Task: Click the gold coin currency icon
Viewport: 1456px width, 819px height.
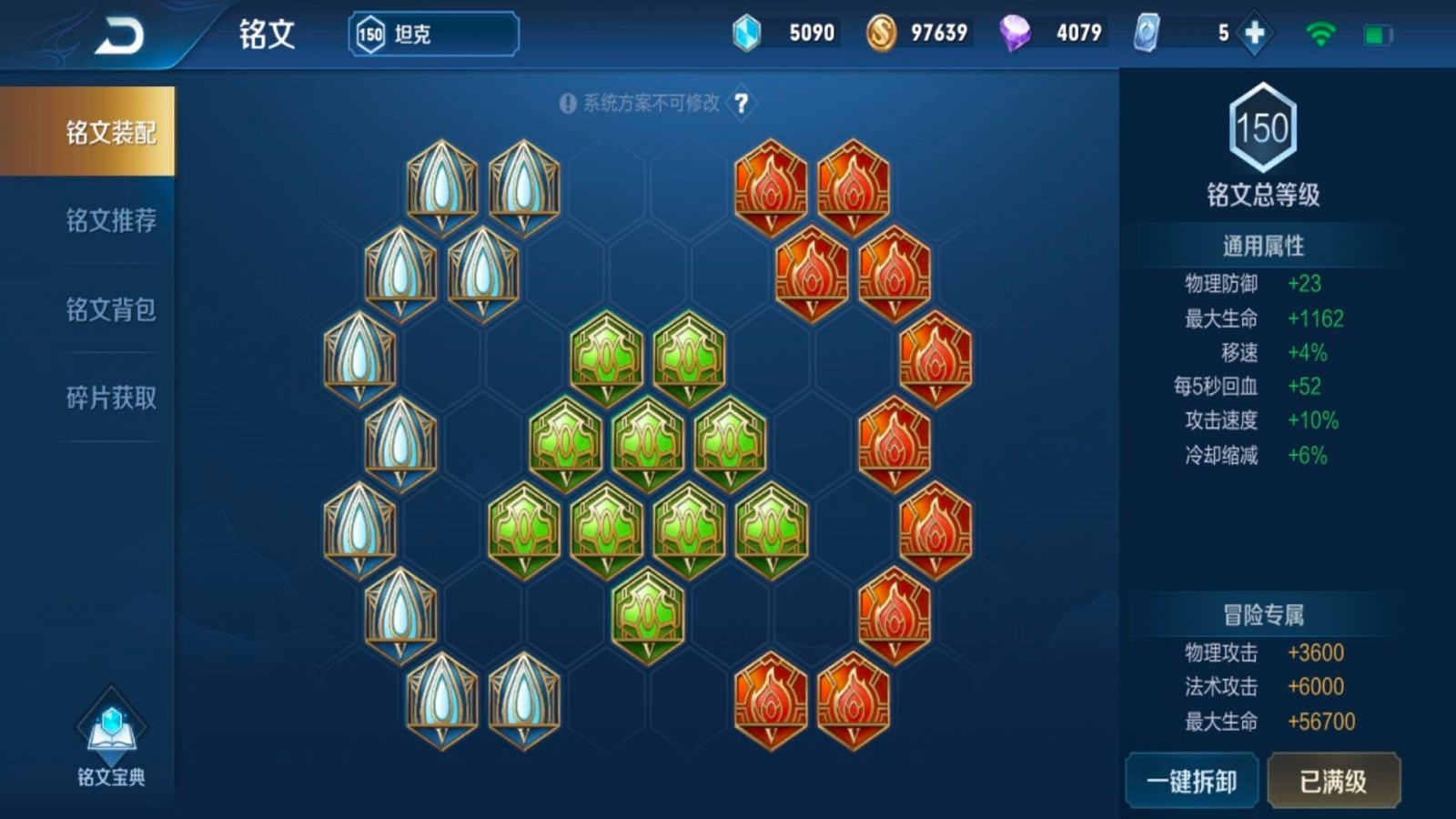Action: click(880, 34)
